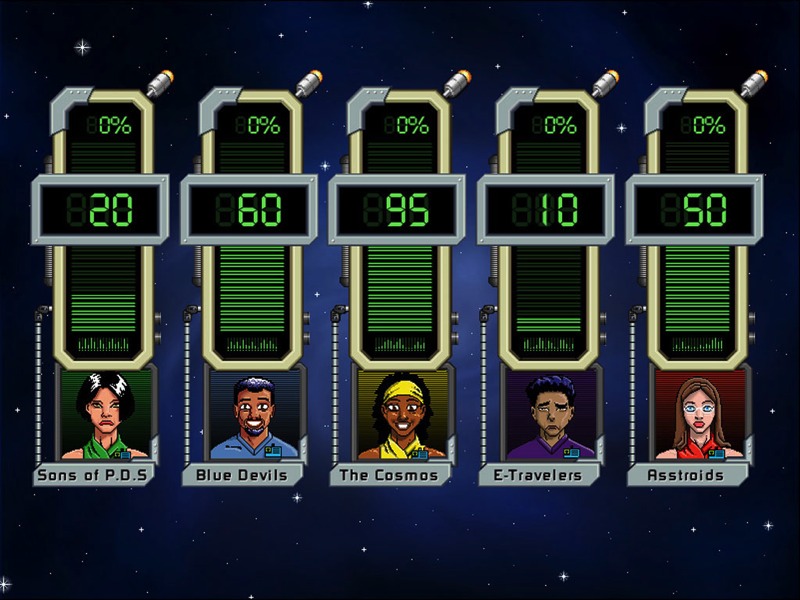Click the Sons of P.D.S name plate

tap(93, 475)
